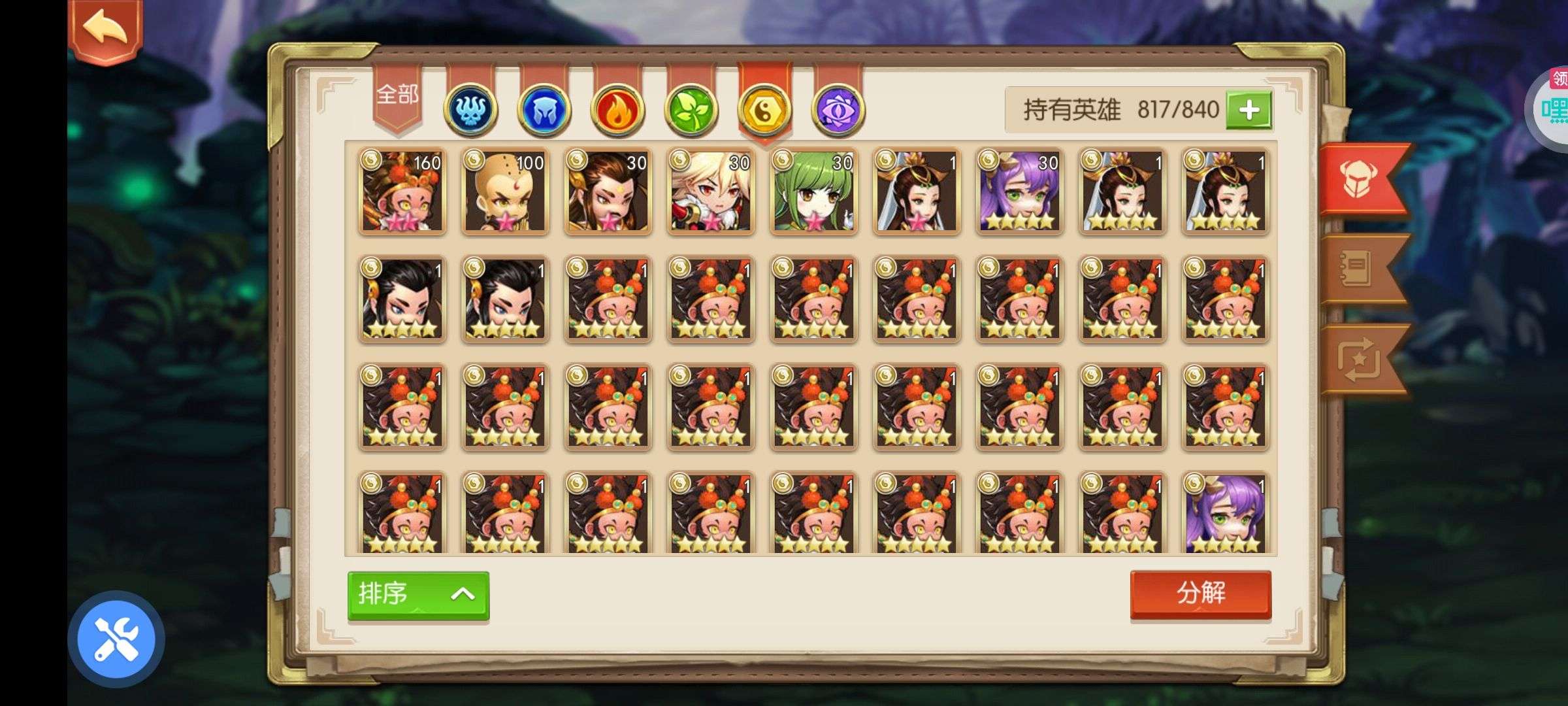Choose the level 30 blonde-haired hero
The width and height of the screenshot is (1568, 706).
(711, 191)
